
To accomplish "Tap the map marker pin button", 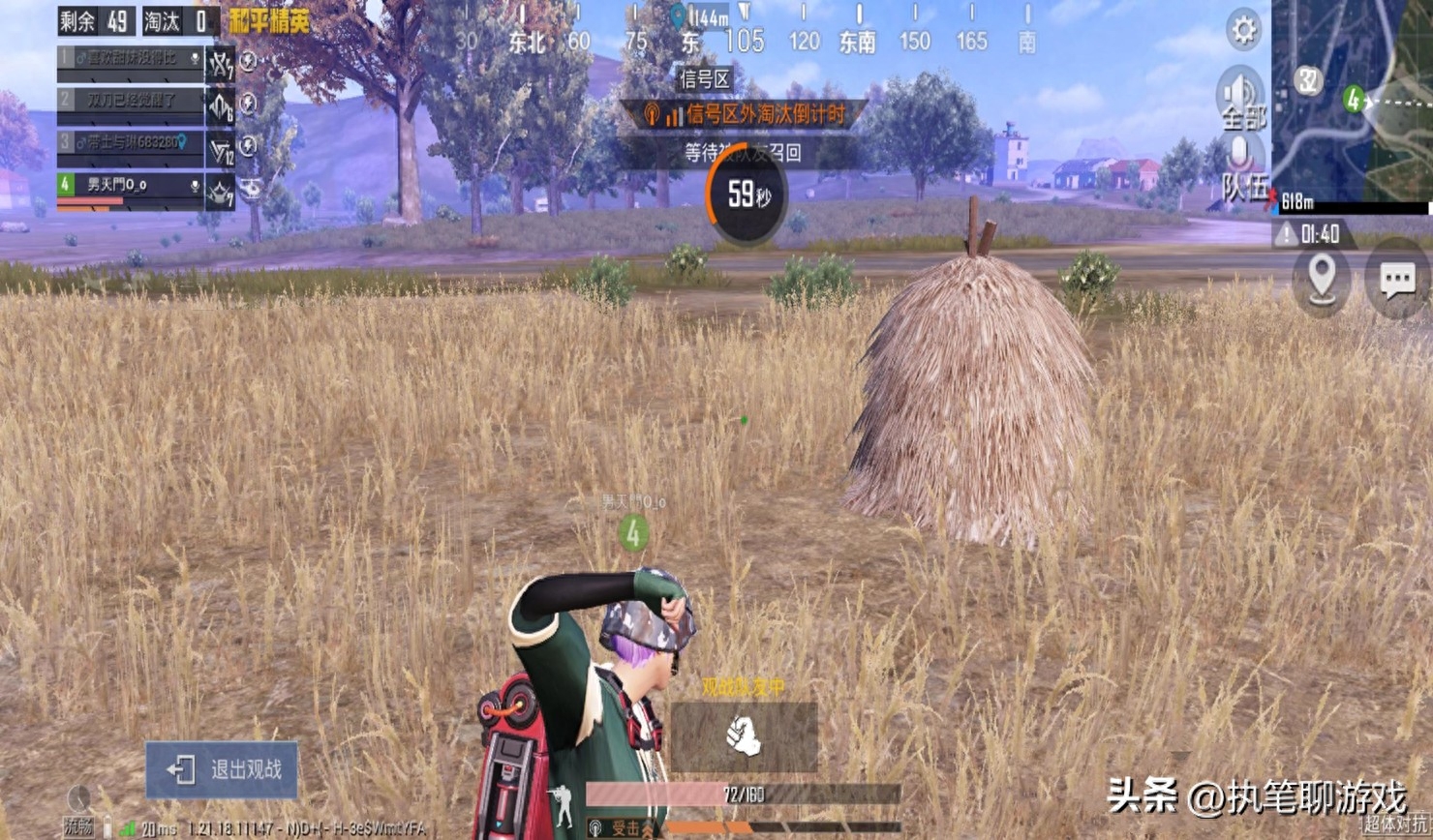I will [x=1322, y=280].
